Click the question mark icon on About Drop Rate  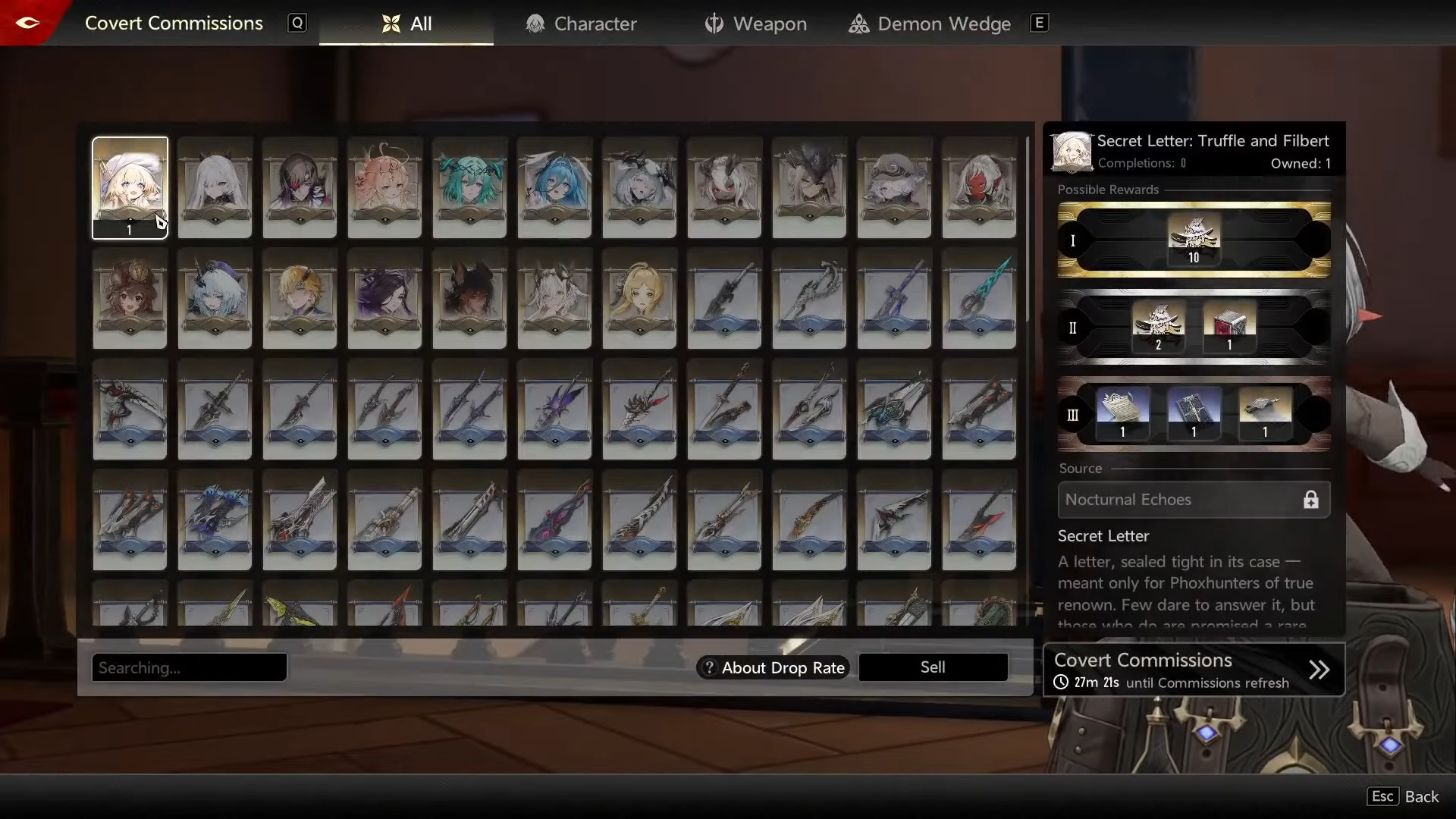709,667
